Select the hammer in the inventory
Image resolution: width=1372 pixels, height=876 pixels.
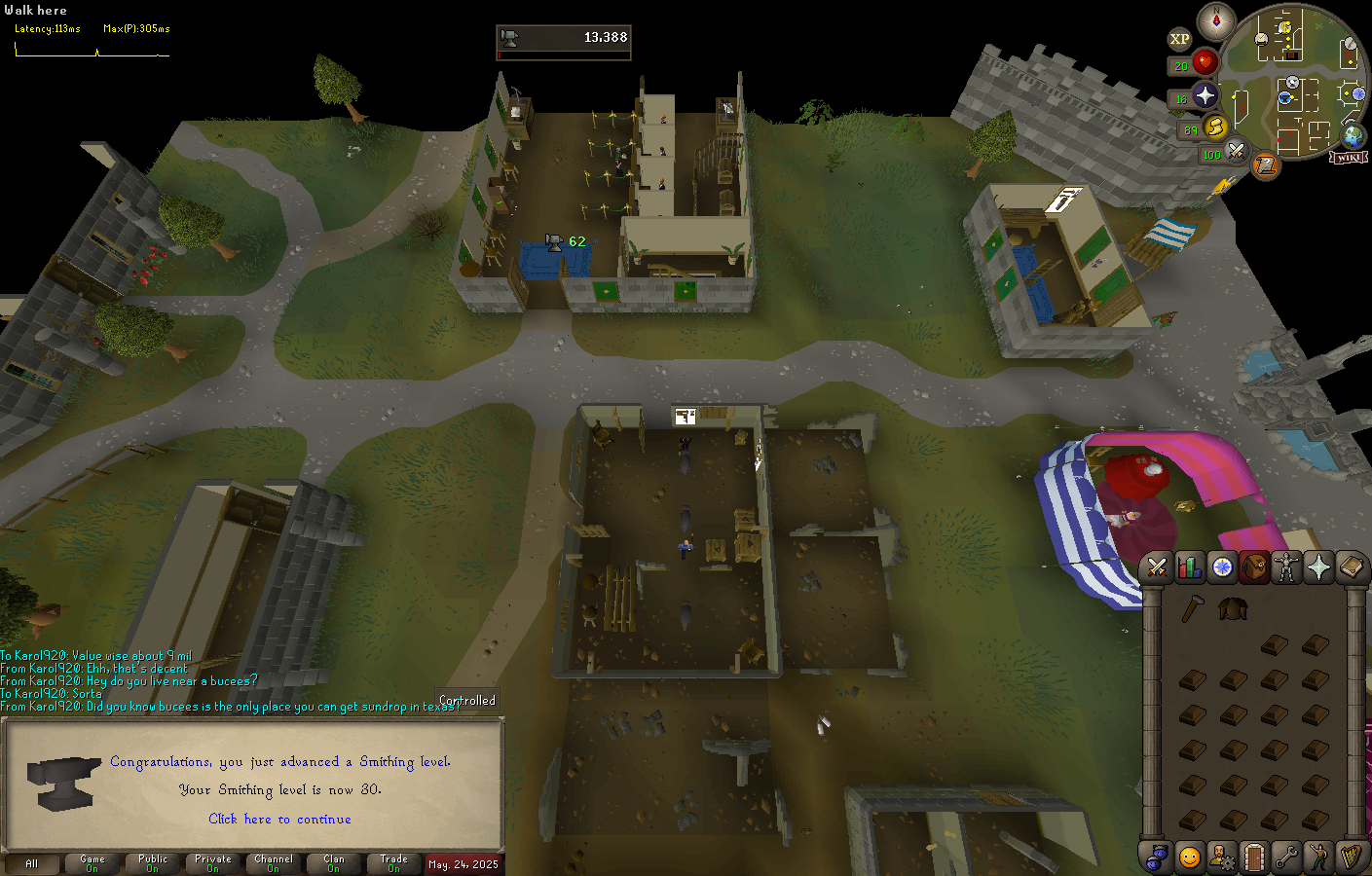[1193, 609]
